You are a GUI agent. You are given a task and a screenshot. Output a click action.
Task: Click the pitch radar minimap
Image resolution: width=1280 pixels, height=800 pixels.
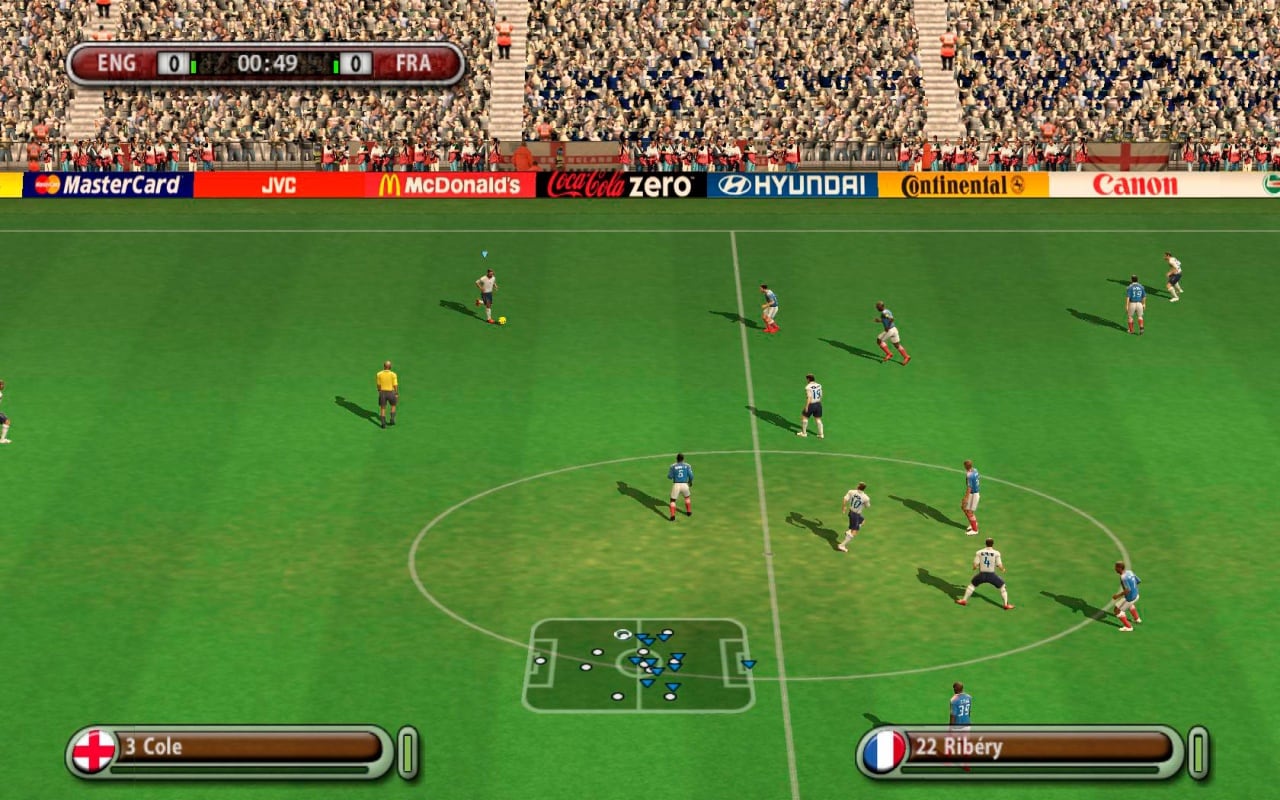point(638,665)
